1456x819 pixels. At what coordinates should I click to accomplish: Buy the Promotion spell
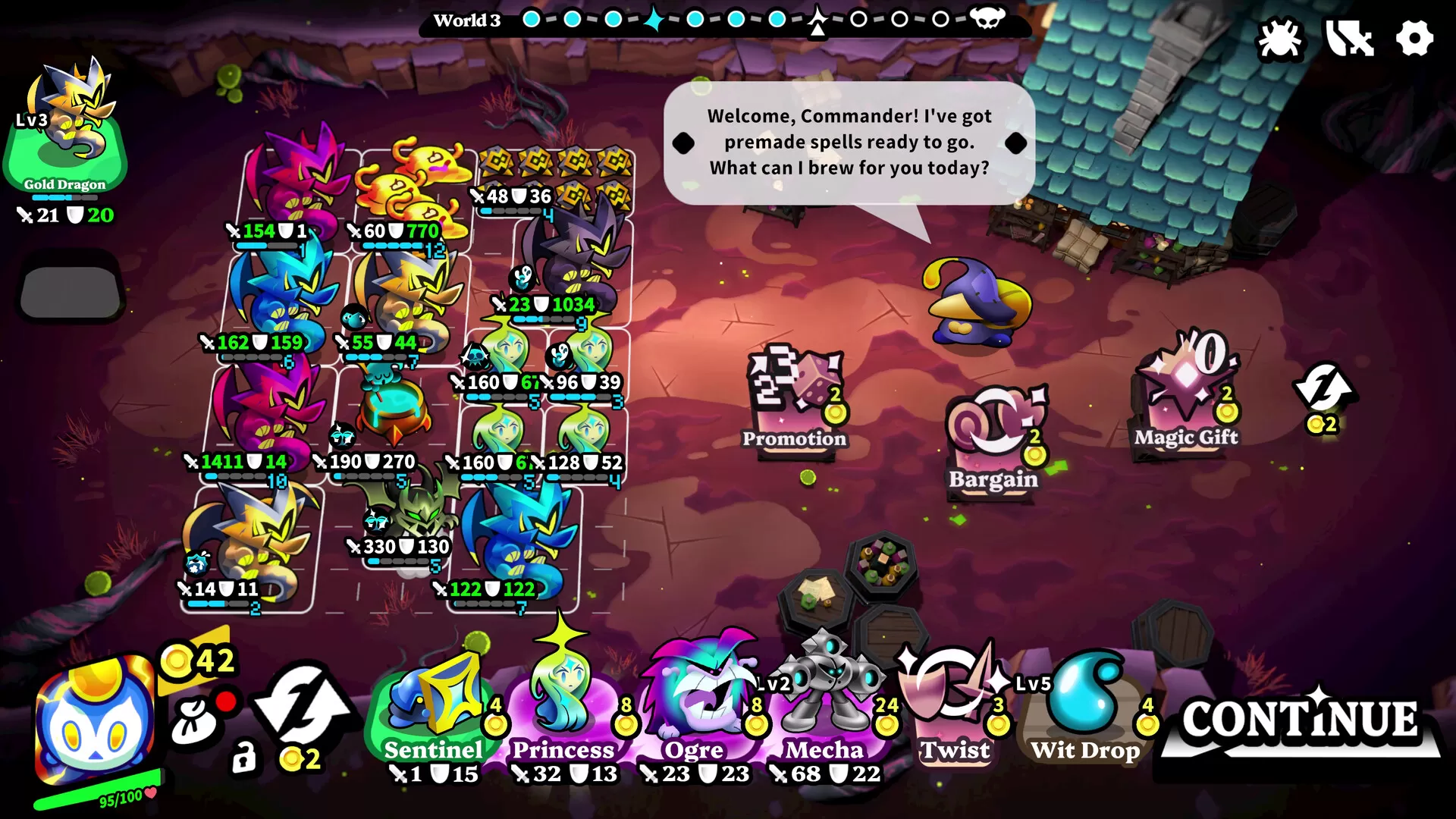pos(795,402)
